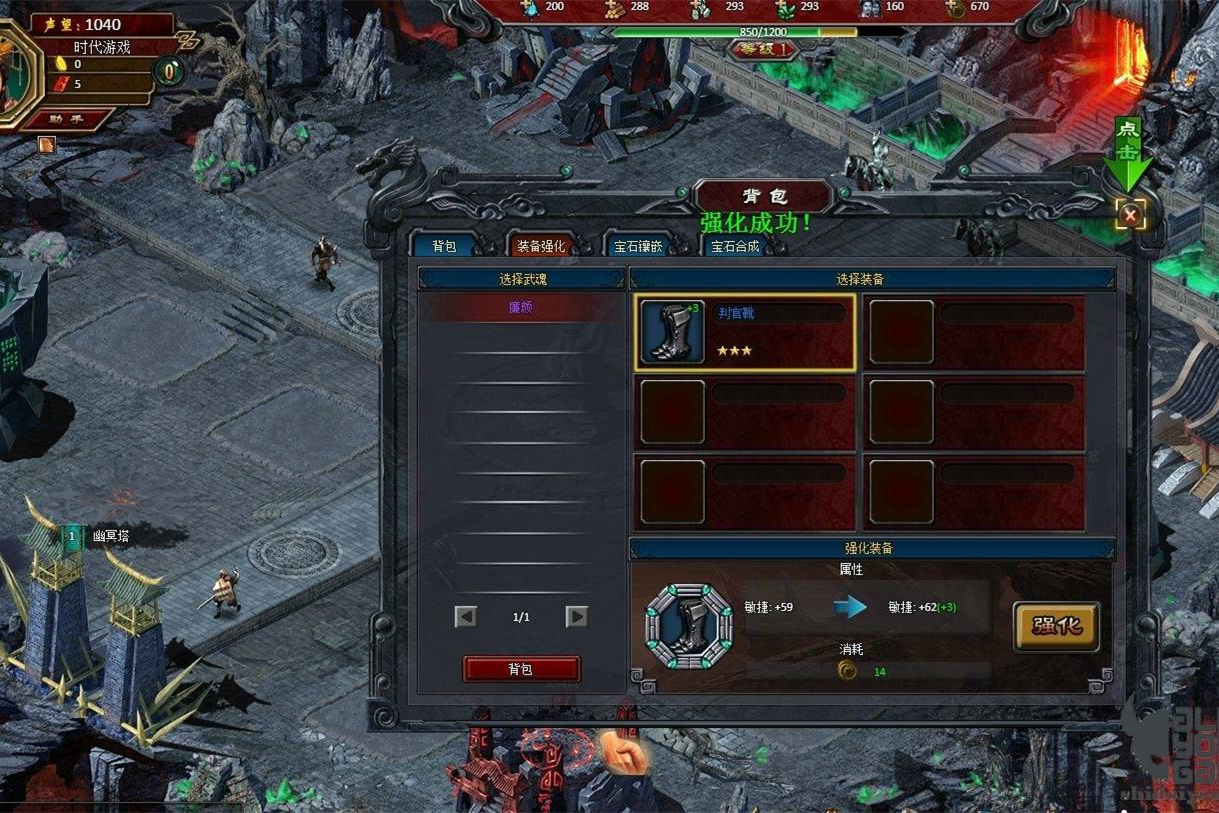Select the 判官靴 boots equipment slot
Viewport: 1219px width, 813px height.
[745, 332]
